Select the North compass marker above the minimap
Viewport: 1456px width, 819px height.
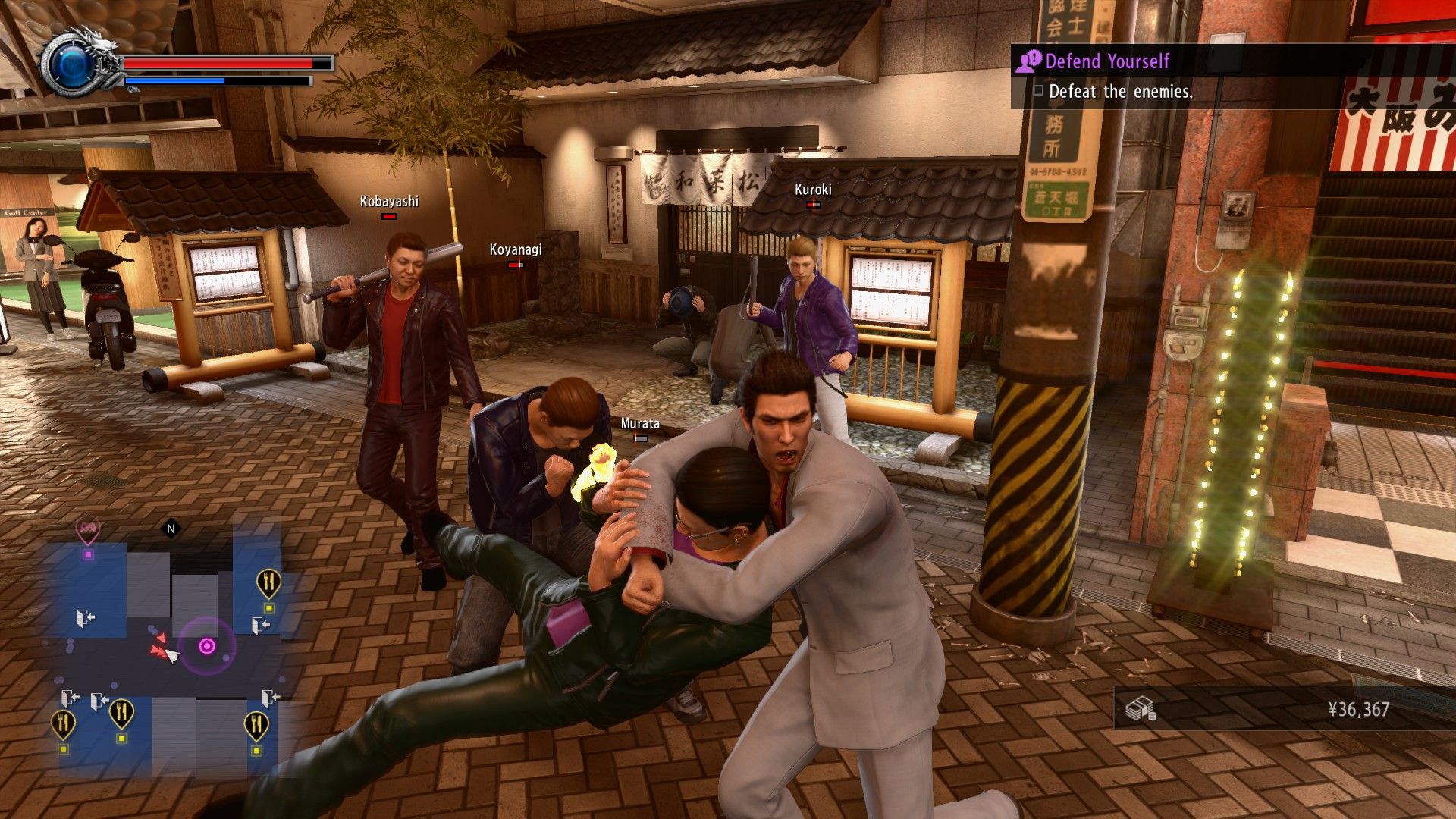pyautogui.click(x=170, y=528)
